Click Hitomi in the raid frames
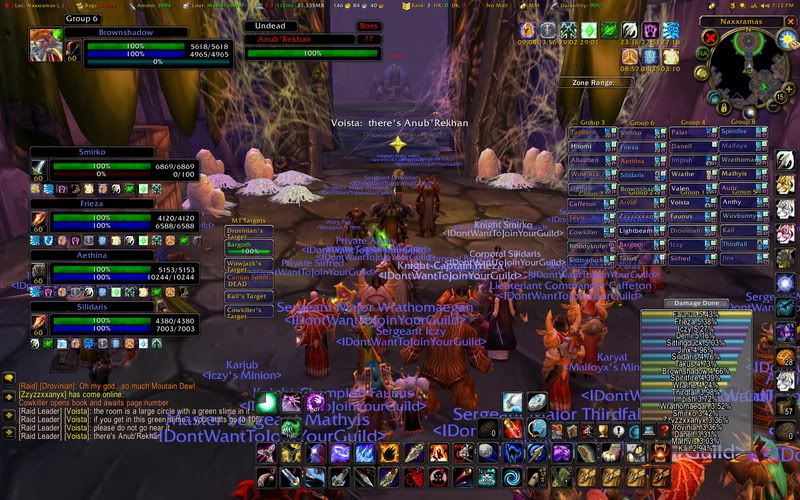Viewport: 800px width, 500px height. pyautogui.click(x=583, y=145)
